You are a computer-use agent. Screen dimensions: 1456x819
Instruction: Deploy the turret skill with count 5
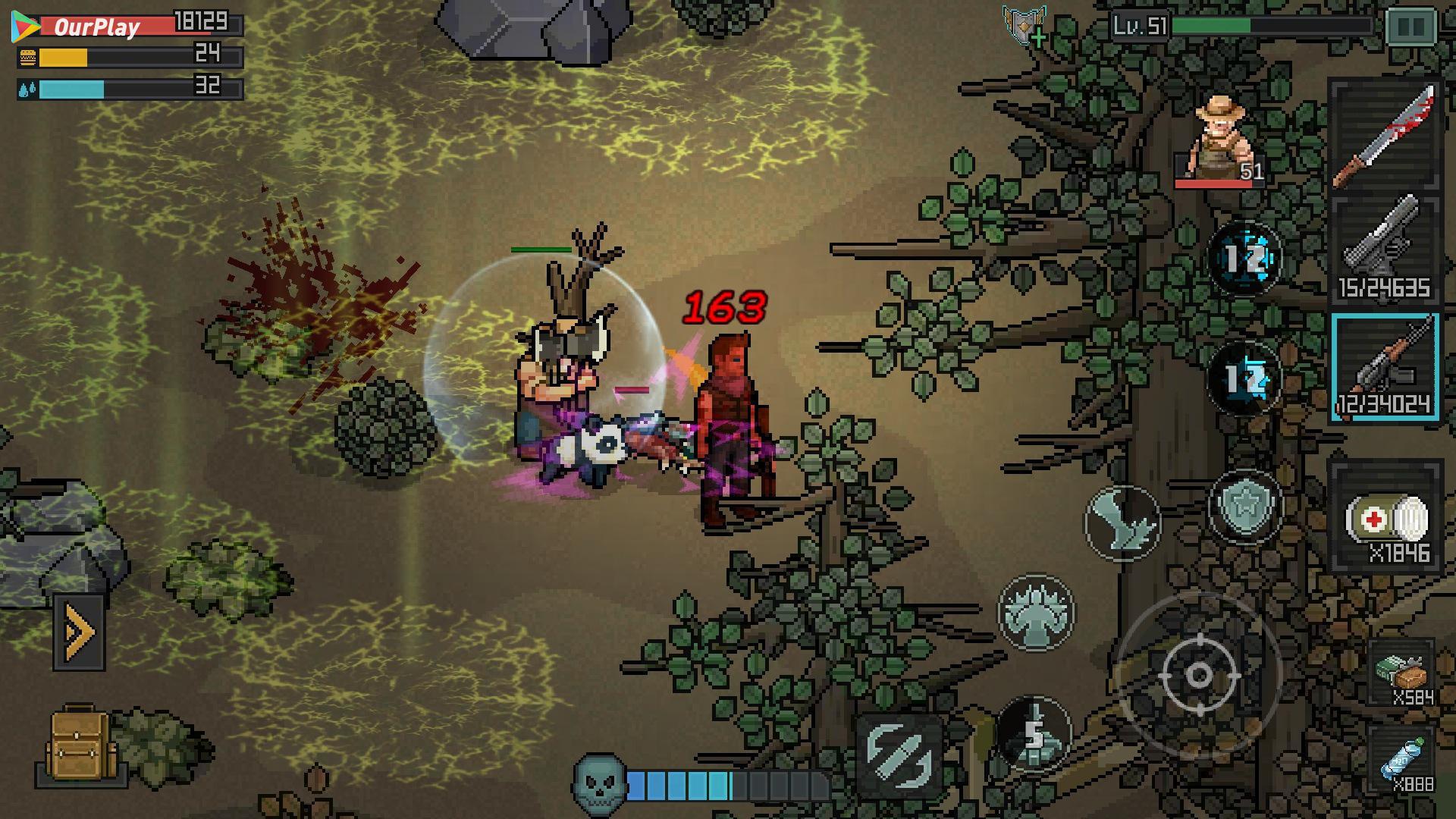1034,733
